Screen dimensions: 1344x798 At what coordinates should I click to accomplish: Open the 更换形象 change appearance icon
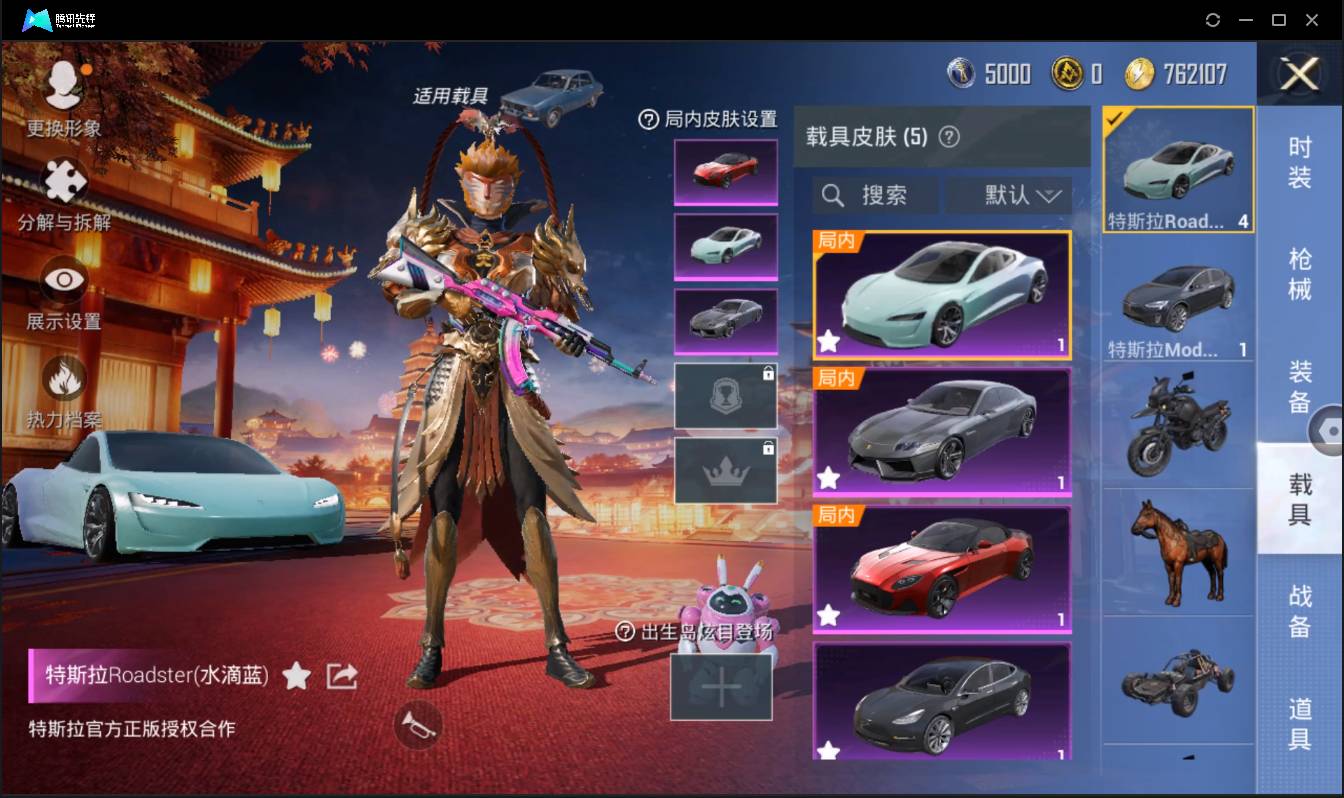click(64, 83)
